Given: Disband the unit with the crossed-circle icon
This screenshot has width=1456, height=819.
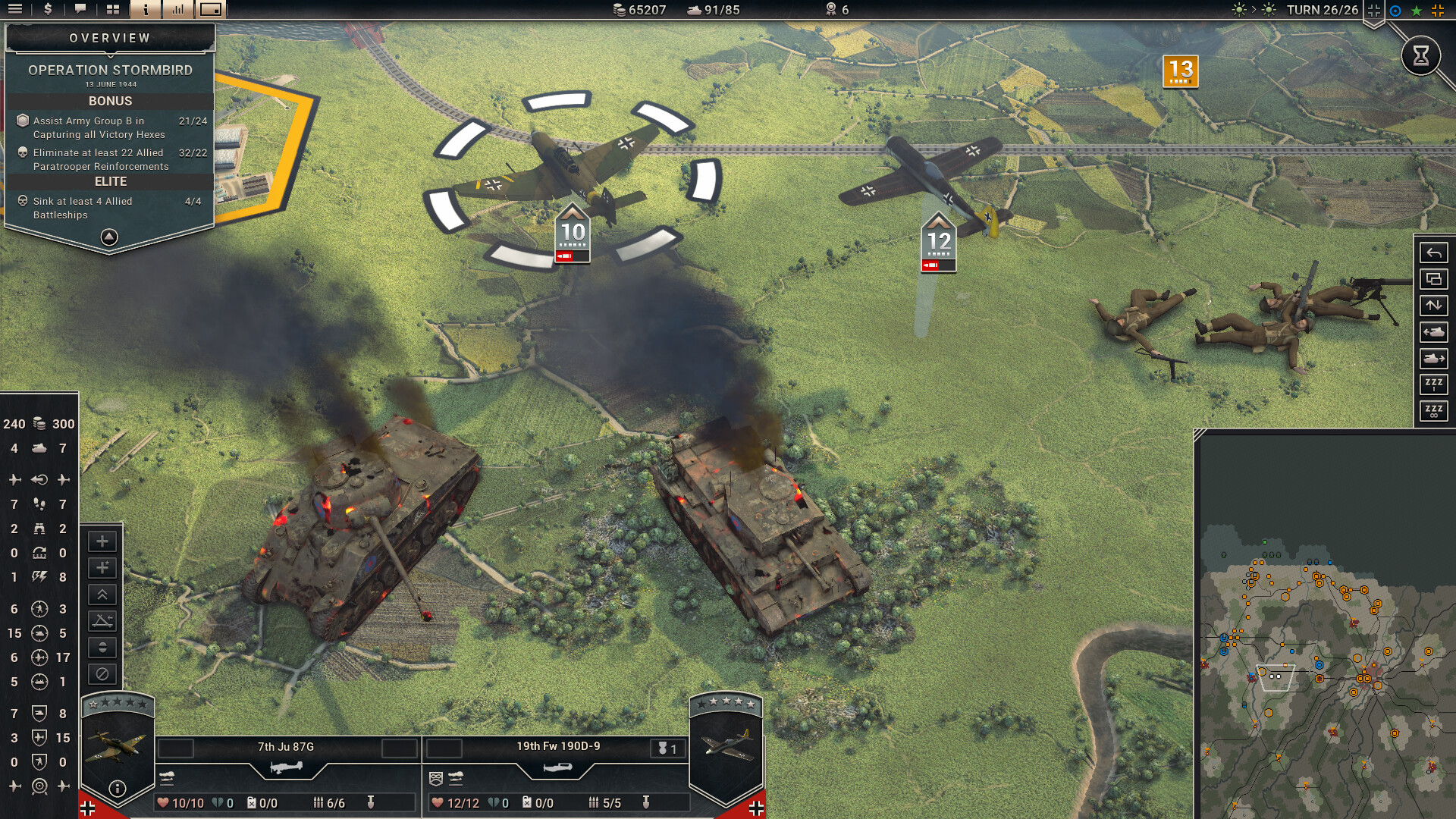Looking at the screenshot, I should pos(101,672).
